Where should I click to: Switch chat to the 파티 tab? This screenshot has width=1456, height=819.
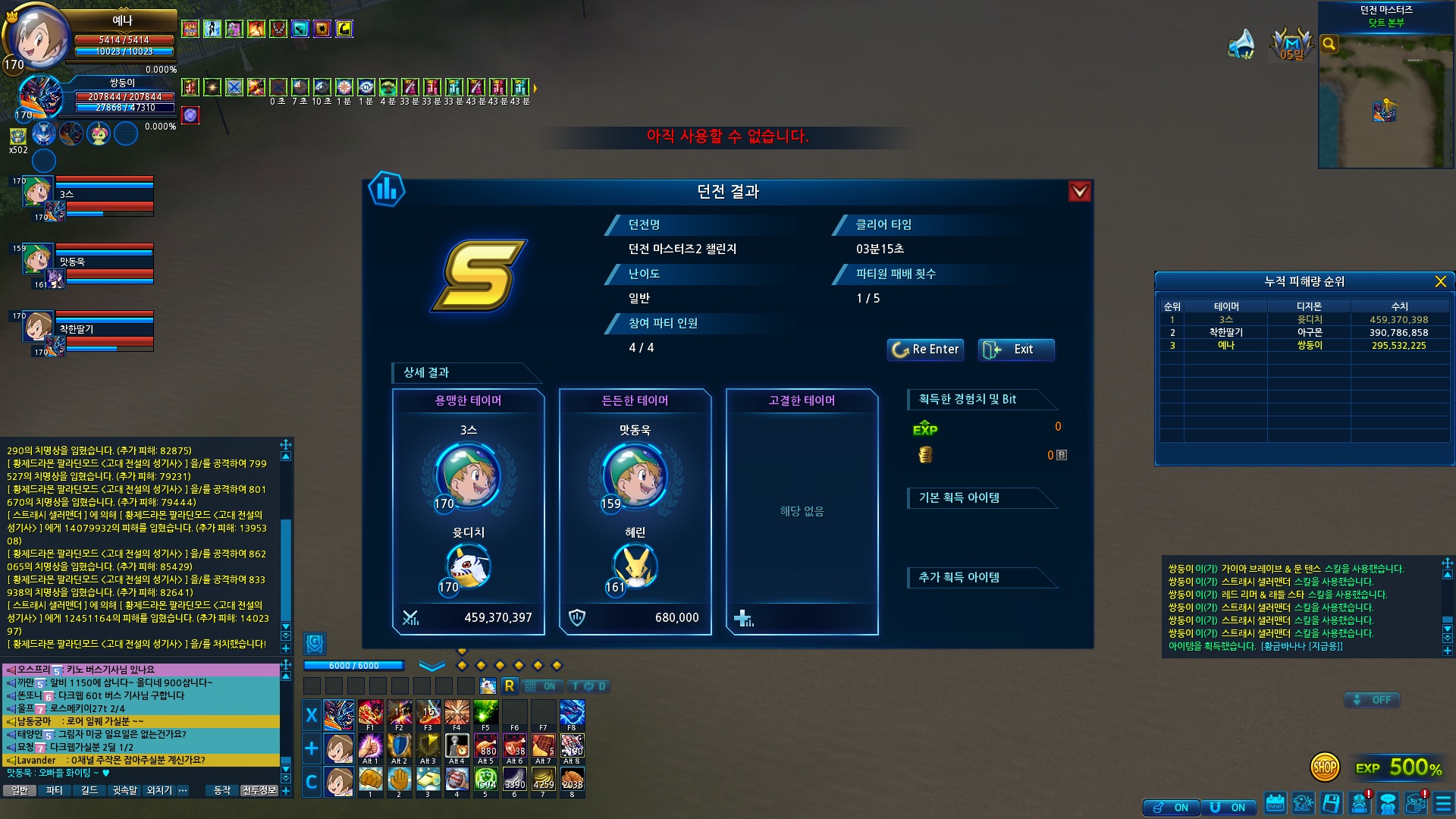click(55, 790)
